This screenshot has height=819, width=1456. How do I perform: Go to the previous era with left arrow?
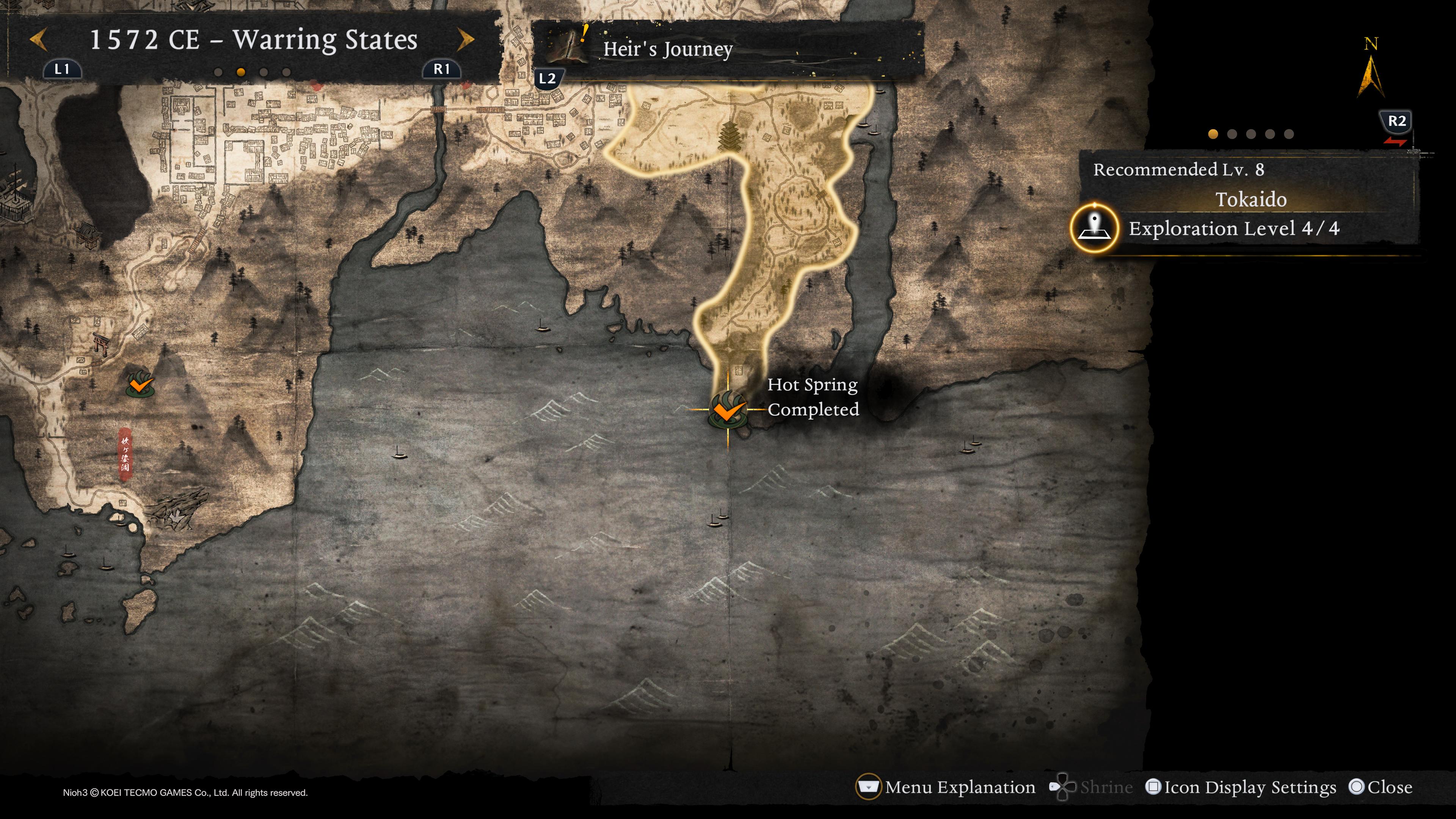point(38,39)
